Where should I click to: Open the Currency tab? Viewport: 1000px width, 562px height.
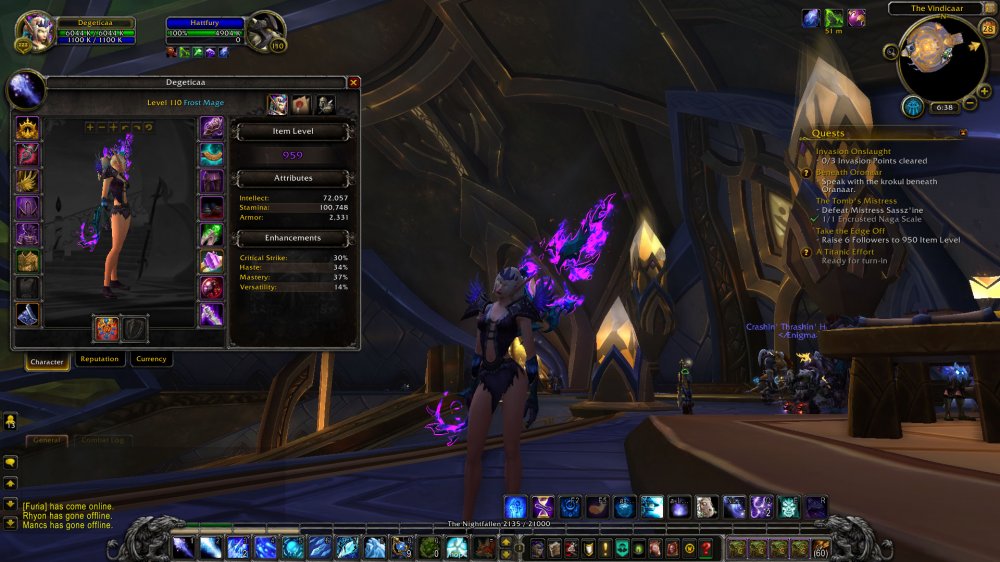pyautogui.click(x=151, y=359)
